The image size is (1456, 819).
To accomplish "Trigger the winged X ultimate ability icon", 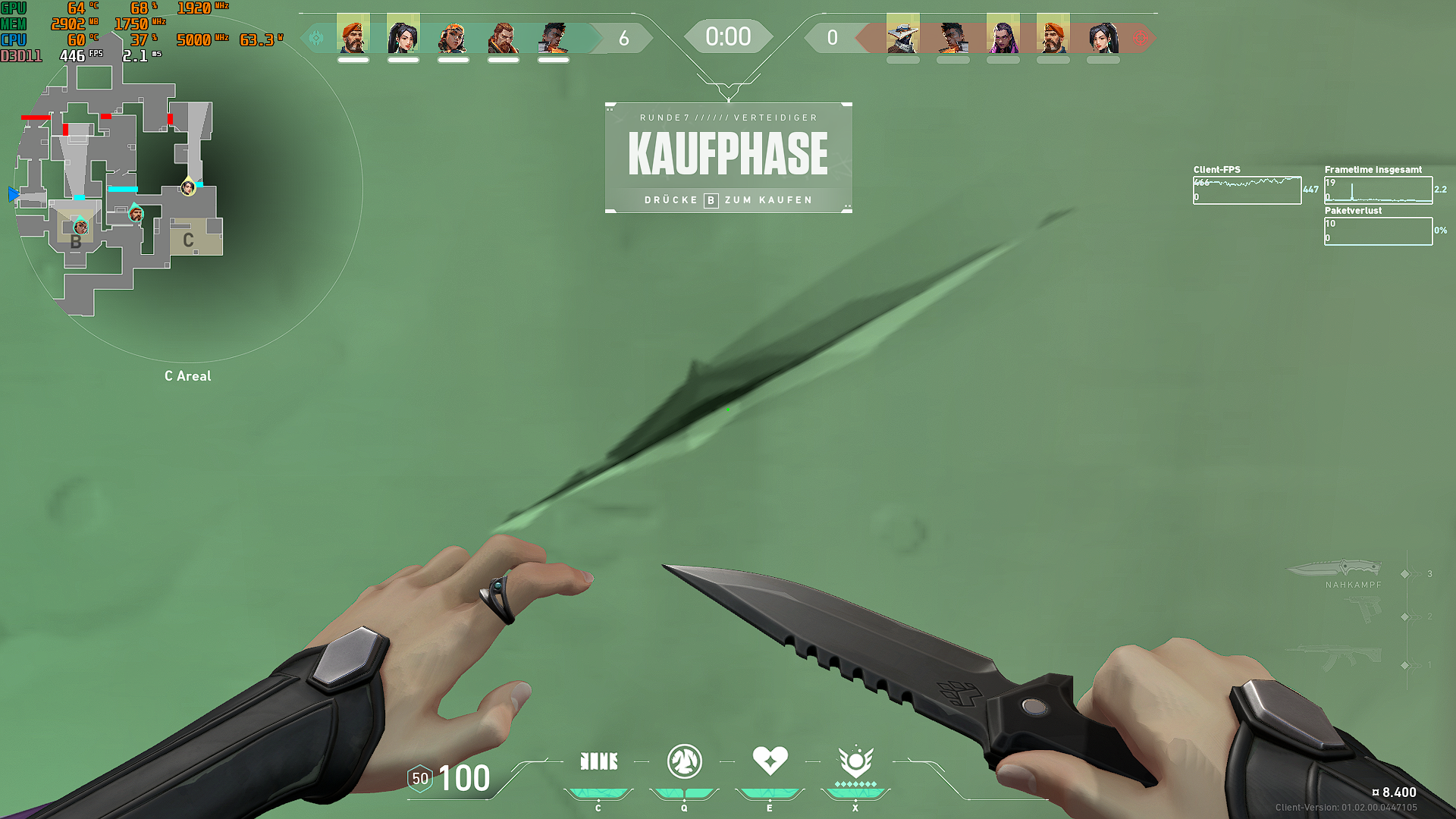I will click(855, 761).
